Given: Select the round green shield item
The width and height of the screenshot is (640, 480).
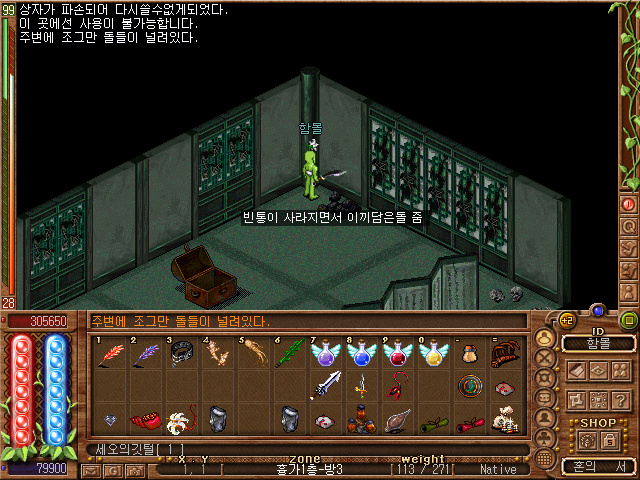Looking at the screenshot, I should pyautogui.click(x=470, y=385).
